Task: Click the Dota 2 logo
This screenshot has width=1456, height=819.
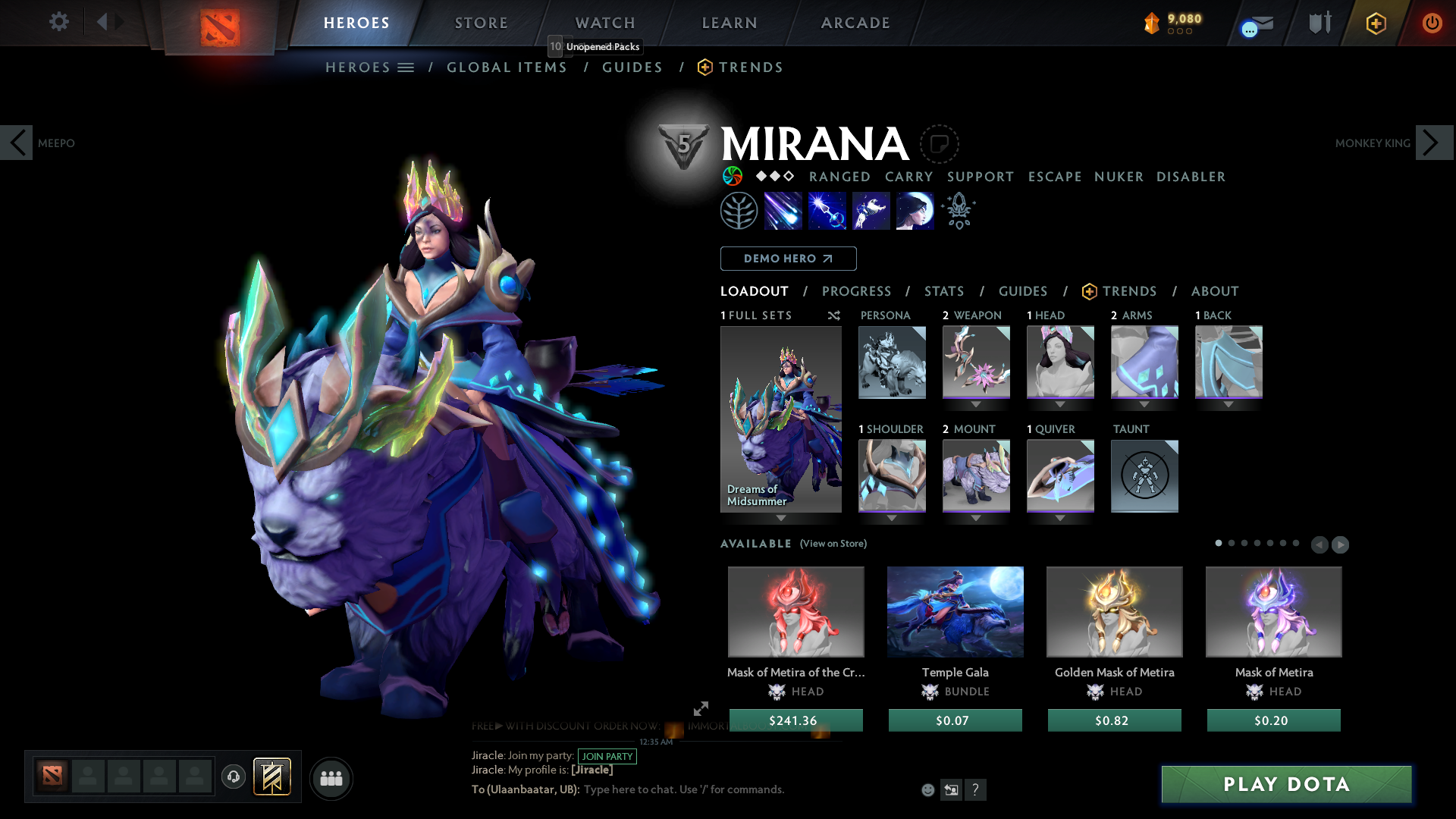Action: 220,24
